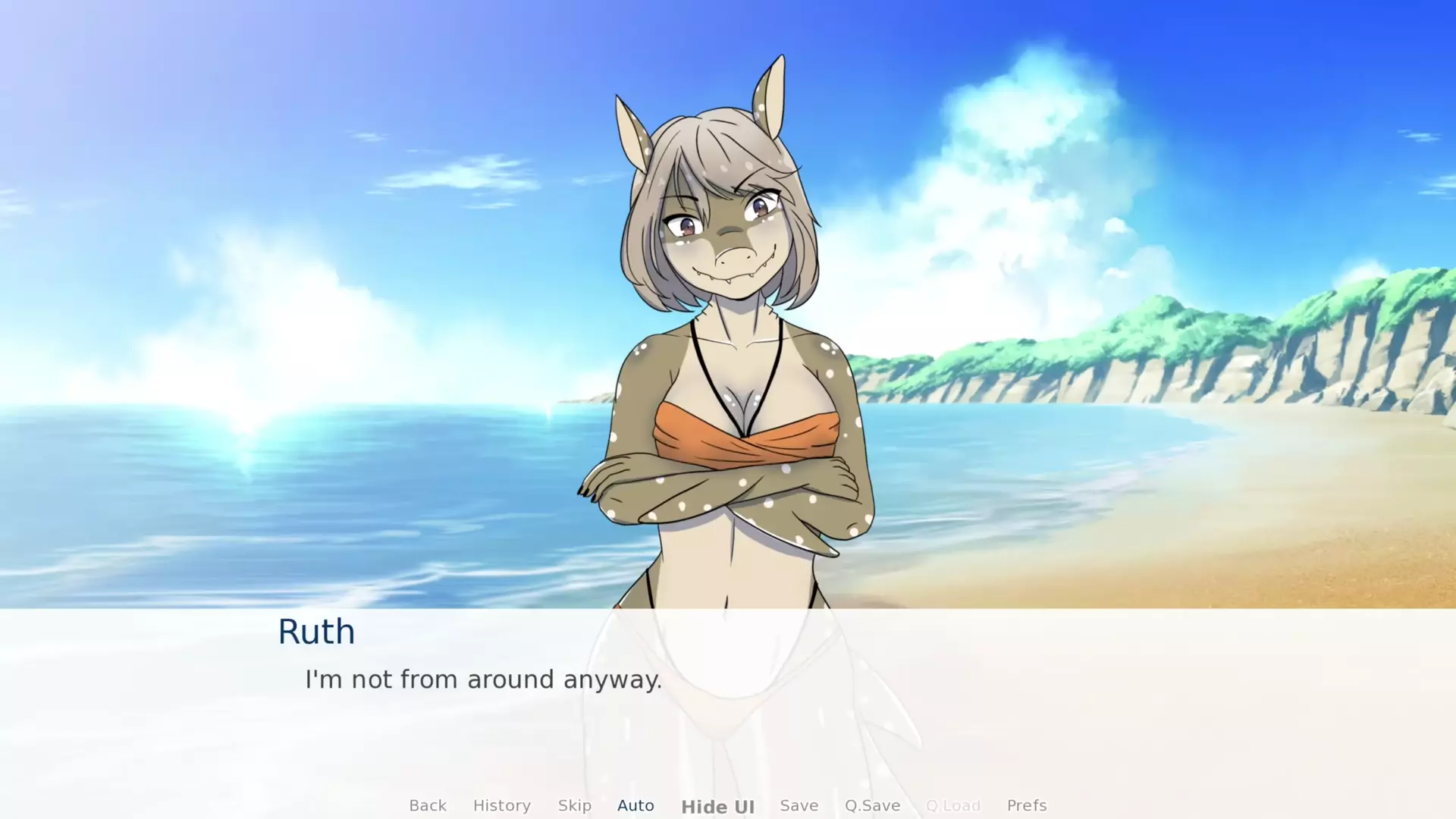Open the dialogue History log

coord(501,805)
